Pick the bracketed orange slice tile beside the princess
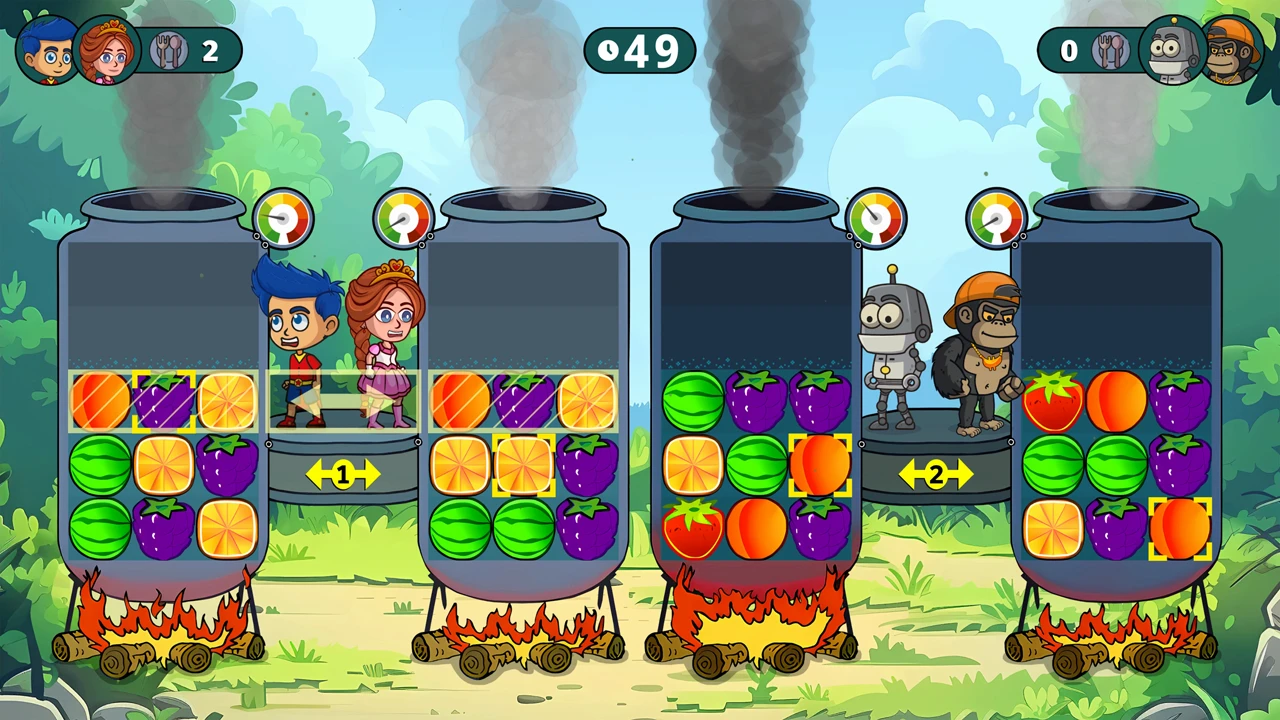The width and height of the screenshot is (1280, 720). click(523, 465)
